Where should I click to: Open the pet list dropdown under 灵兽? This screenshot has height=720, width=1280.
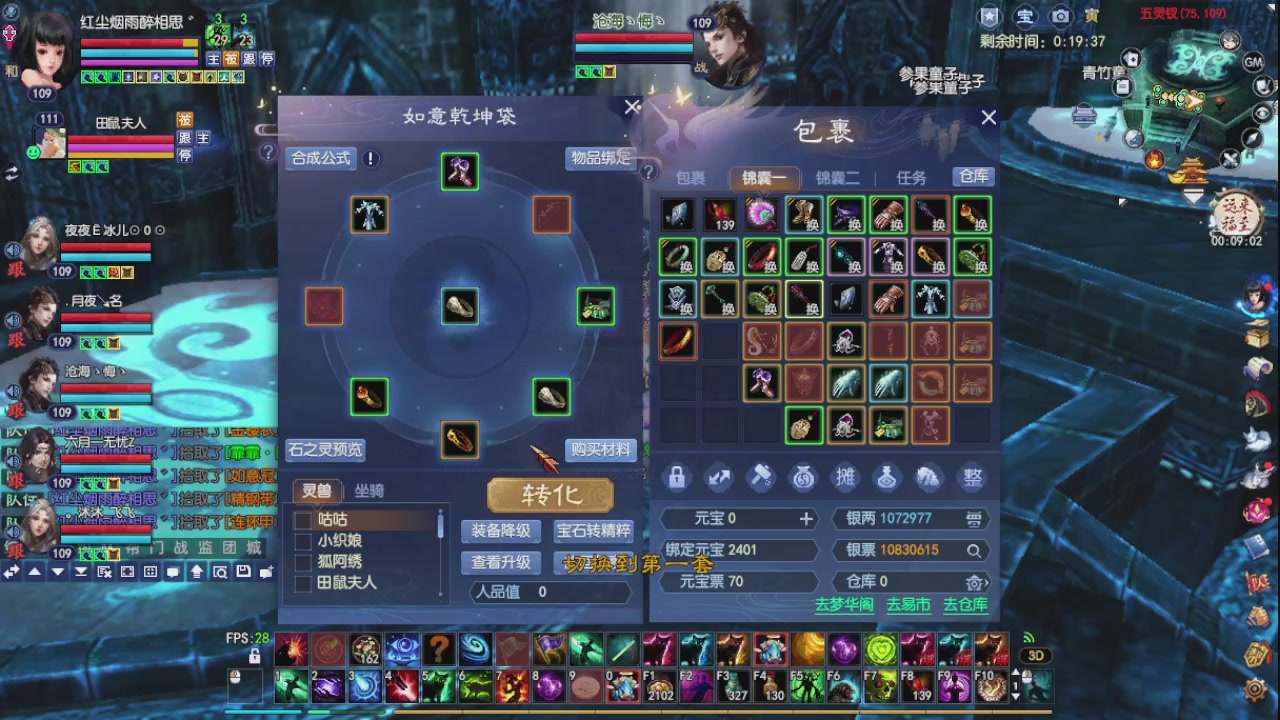(x=317, y=507)
